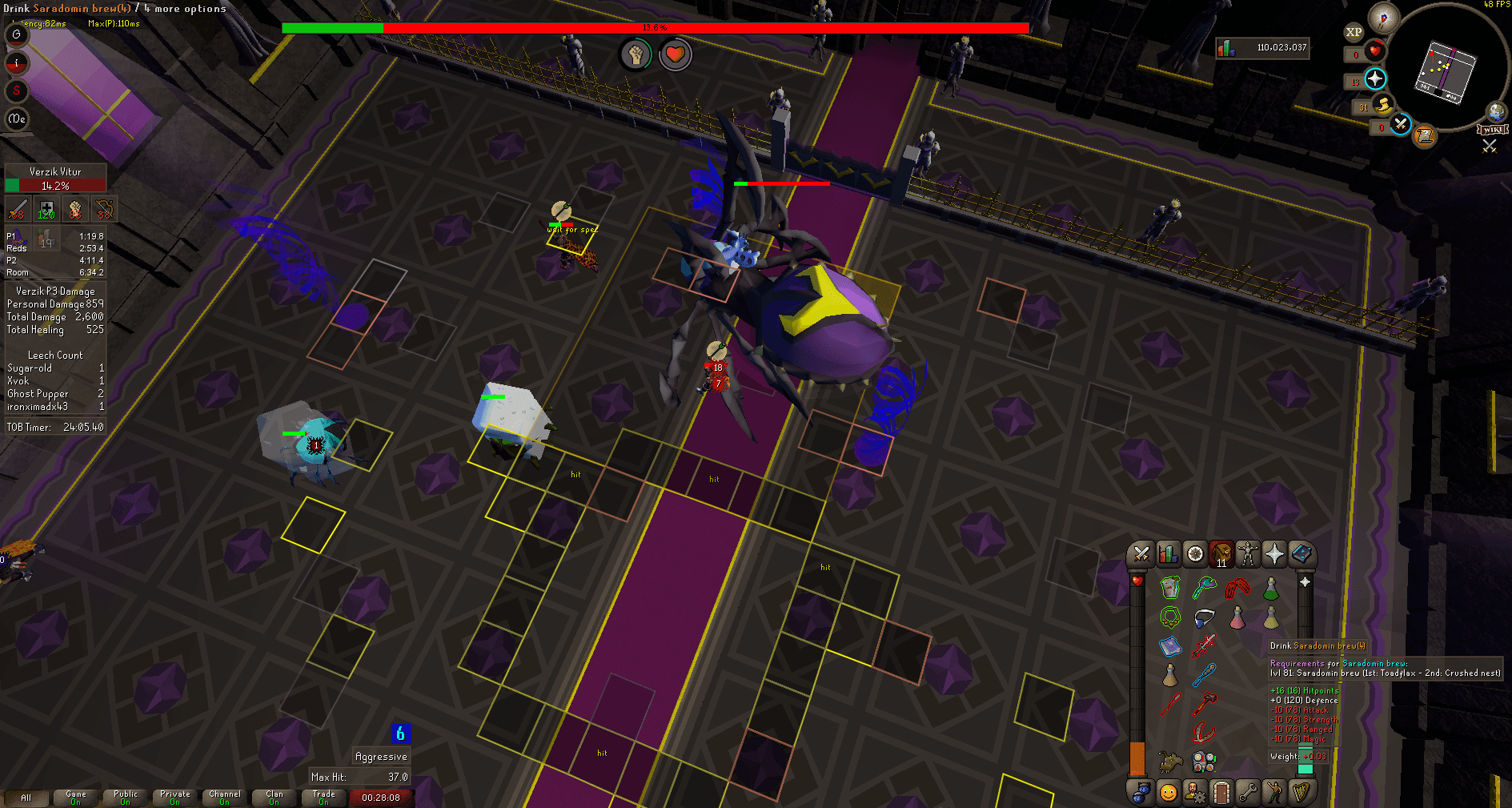The width and height of the screenshot is (1512, 808).
Task: Click the Wiki lookup banner
Action: [x=1492, y=131]
